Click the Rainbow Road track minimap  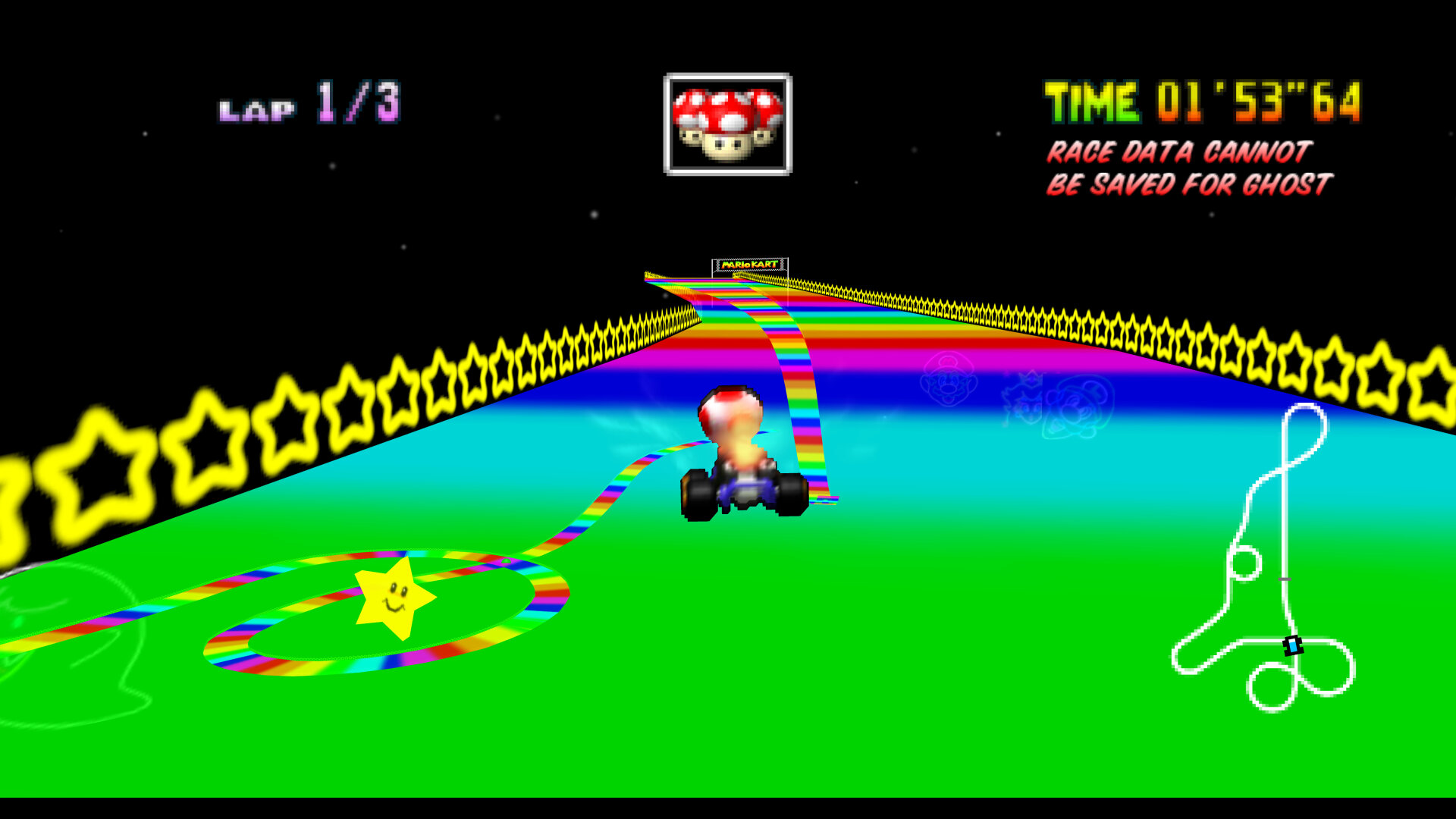(1265, 557)
